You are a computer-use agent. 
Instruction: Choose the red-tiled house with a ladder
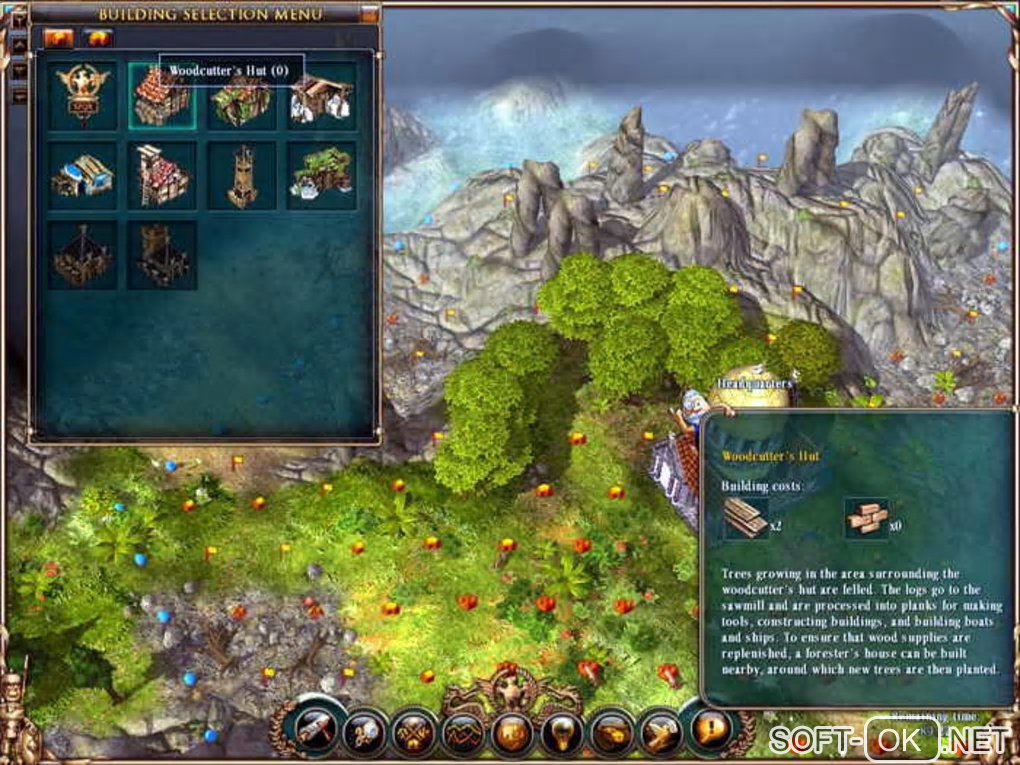[162, 176]
